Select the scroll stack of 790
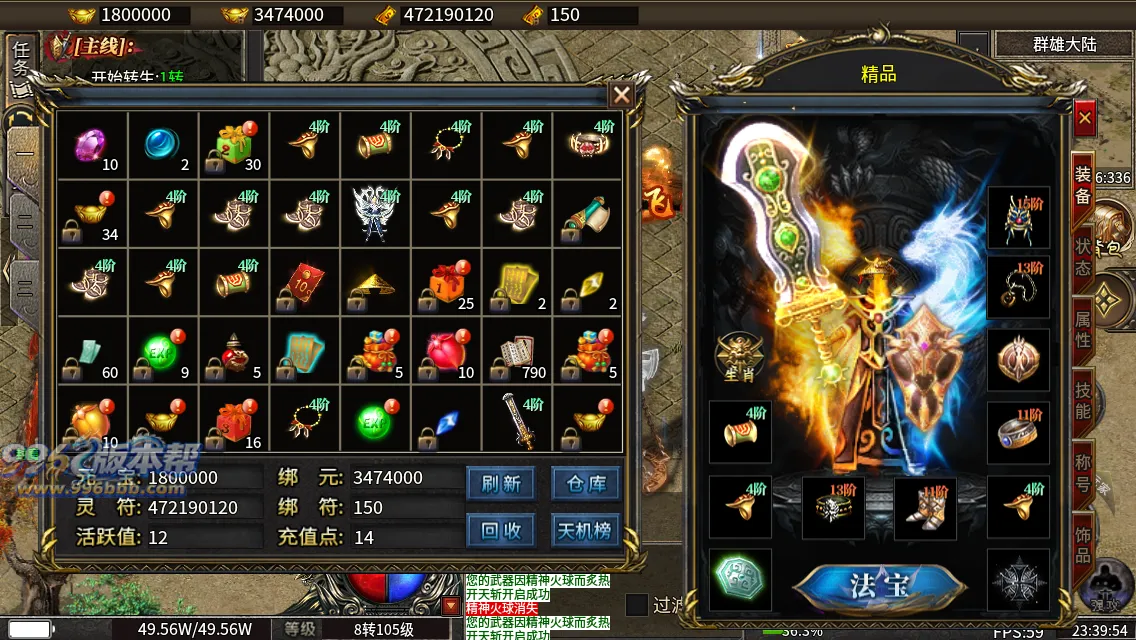This screenshot has height=640, width=1136. pos(517,353)
